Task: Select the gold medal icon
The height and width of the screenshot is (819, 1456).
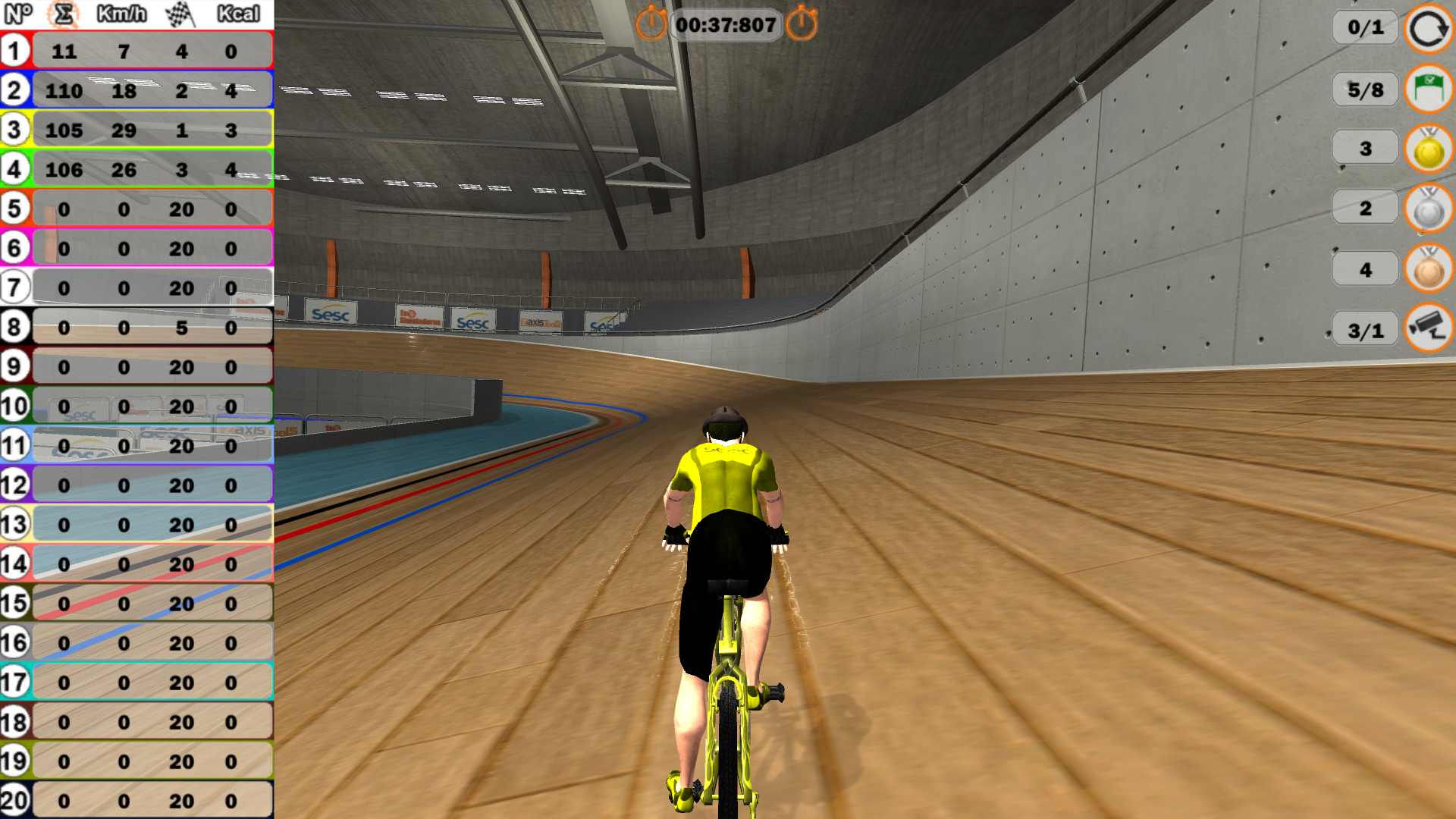Action: point(1427,149)
